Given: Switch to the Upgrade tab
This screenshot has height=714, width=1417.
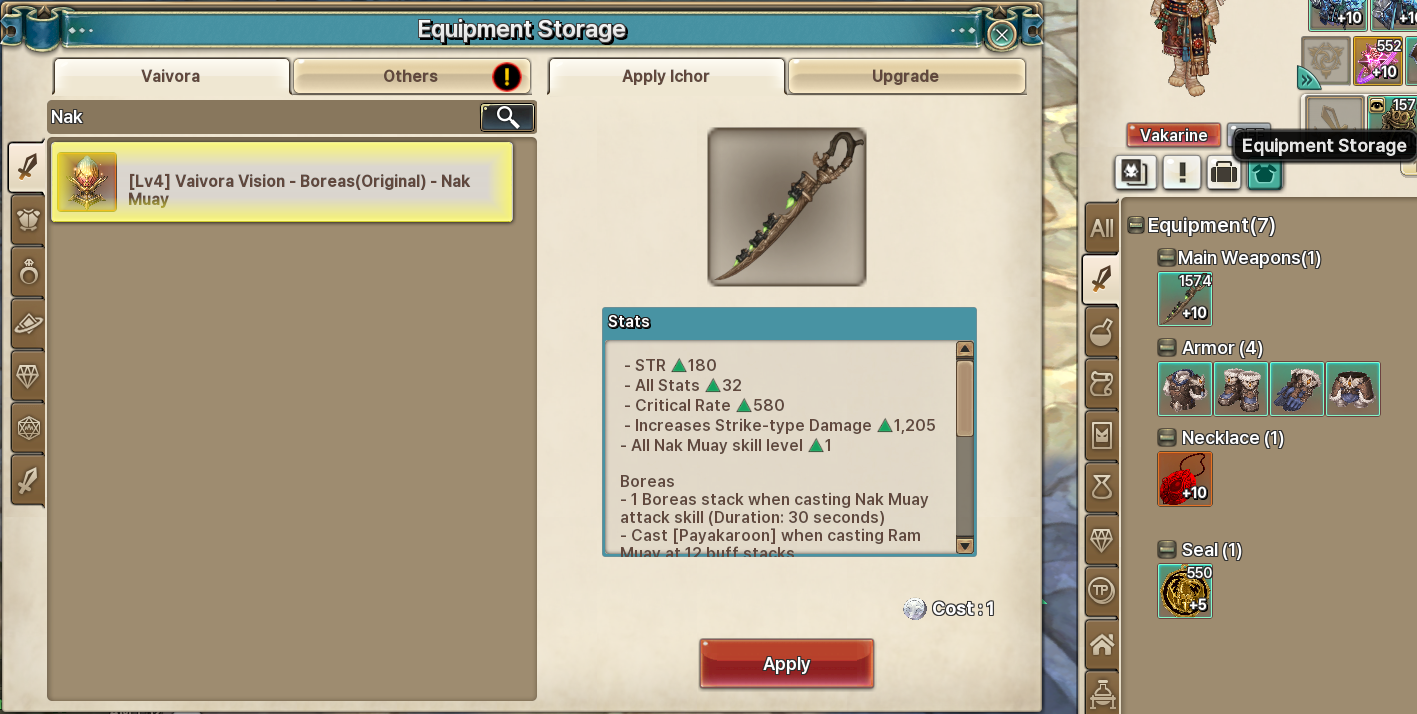Looking at the screenshot, I should point(905,76).
